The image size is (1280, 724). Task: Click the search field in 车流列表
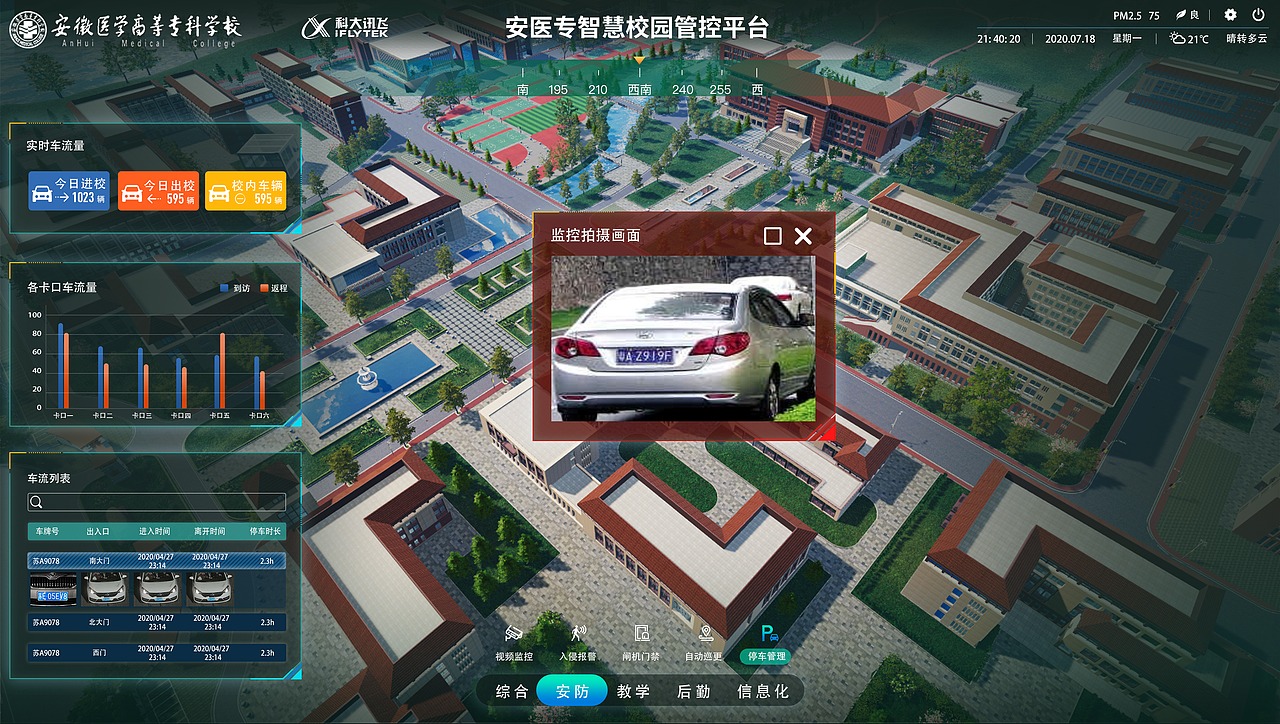tap(155, 500)
